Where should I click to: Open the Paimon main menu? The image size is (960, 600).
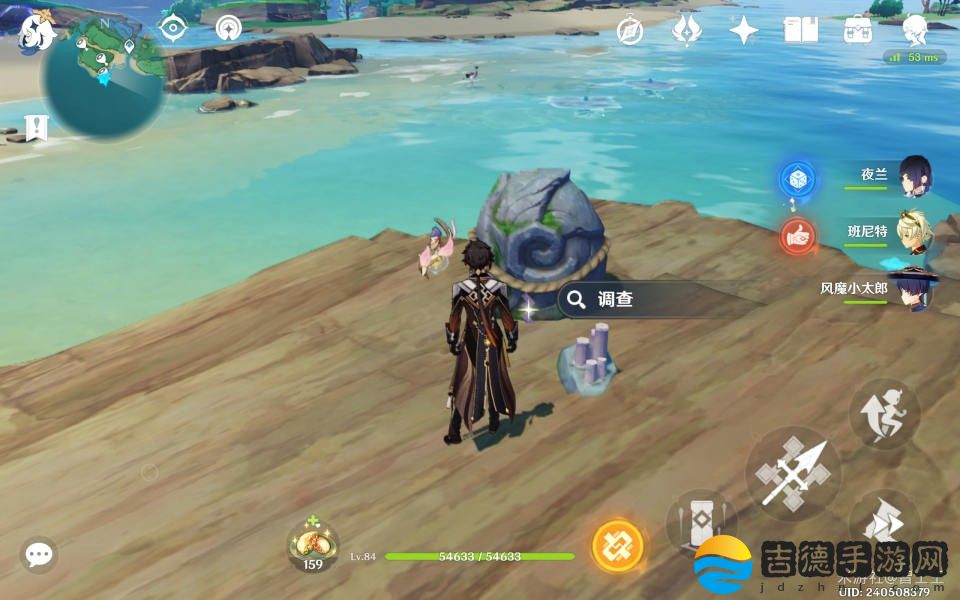click(x=36, y=30)
